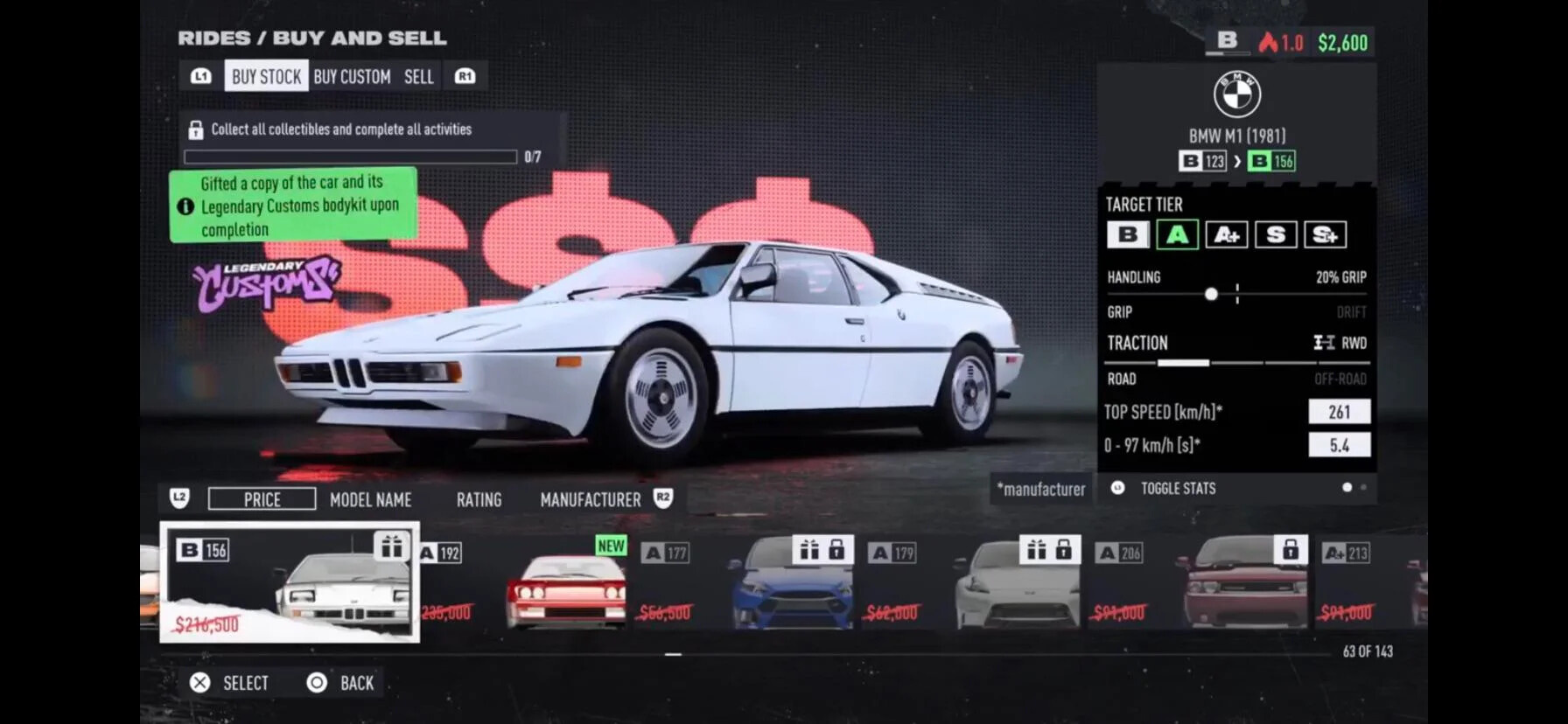Toggle the car stats view
1568x724 pixels.
[1177, 488]
